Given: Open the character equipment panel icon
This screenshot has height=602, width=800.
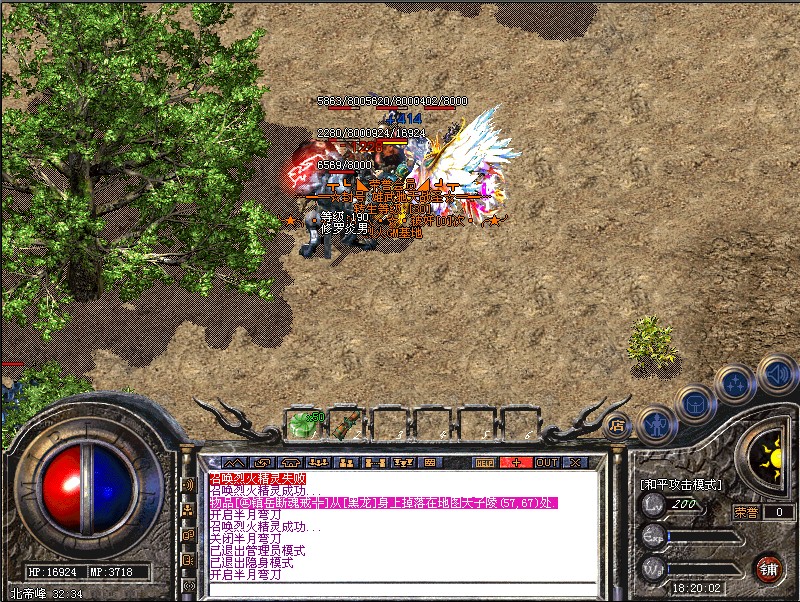Looking at the screenshot, I should pos(654,422).
